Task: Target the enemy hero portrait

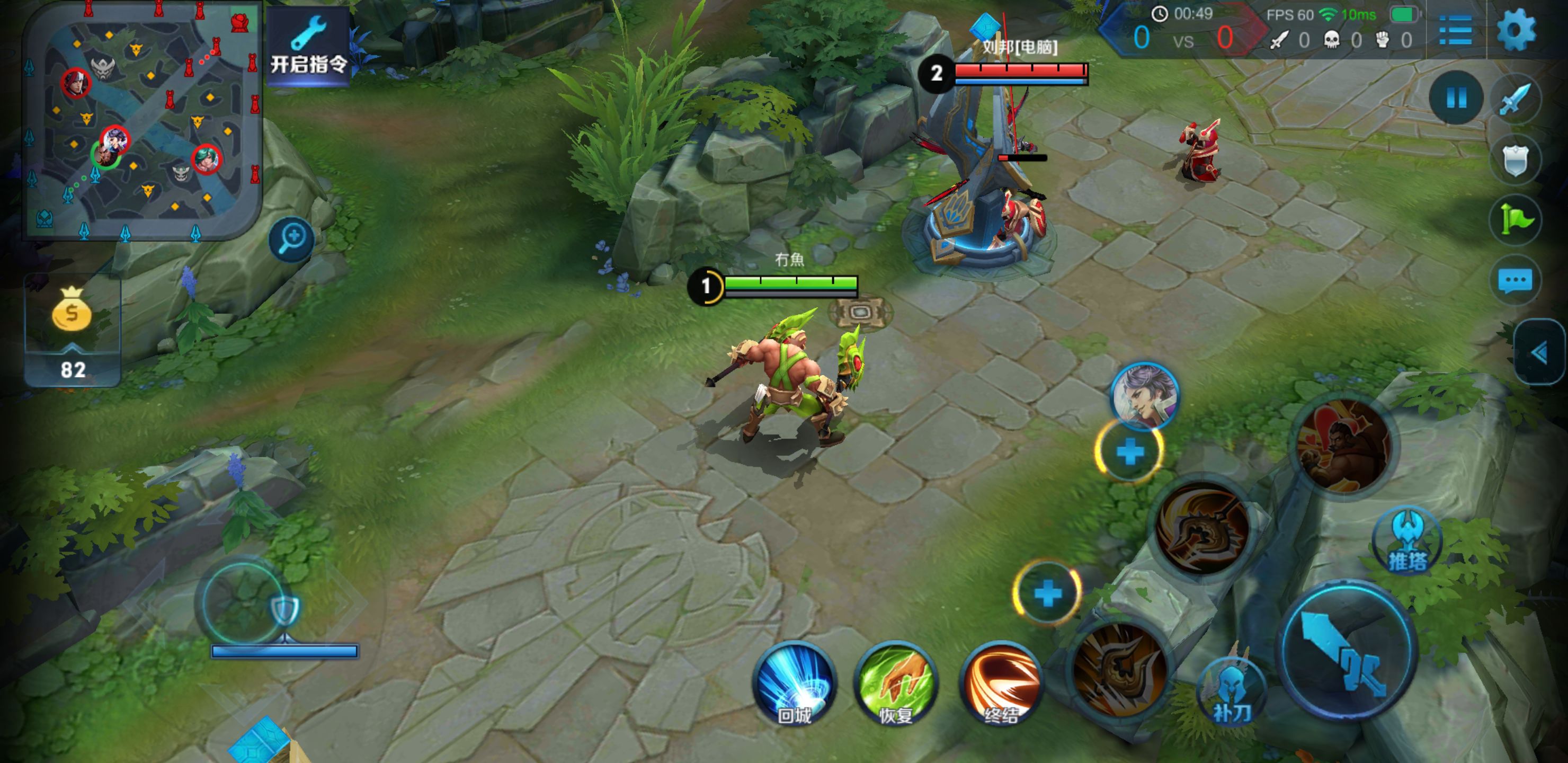Action: (x=1144, y=396)
